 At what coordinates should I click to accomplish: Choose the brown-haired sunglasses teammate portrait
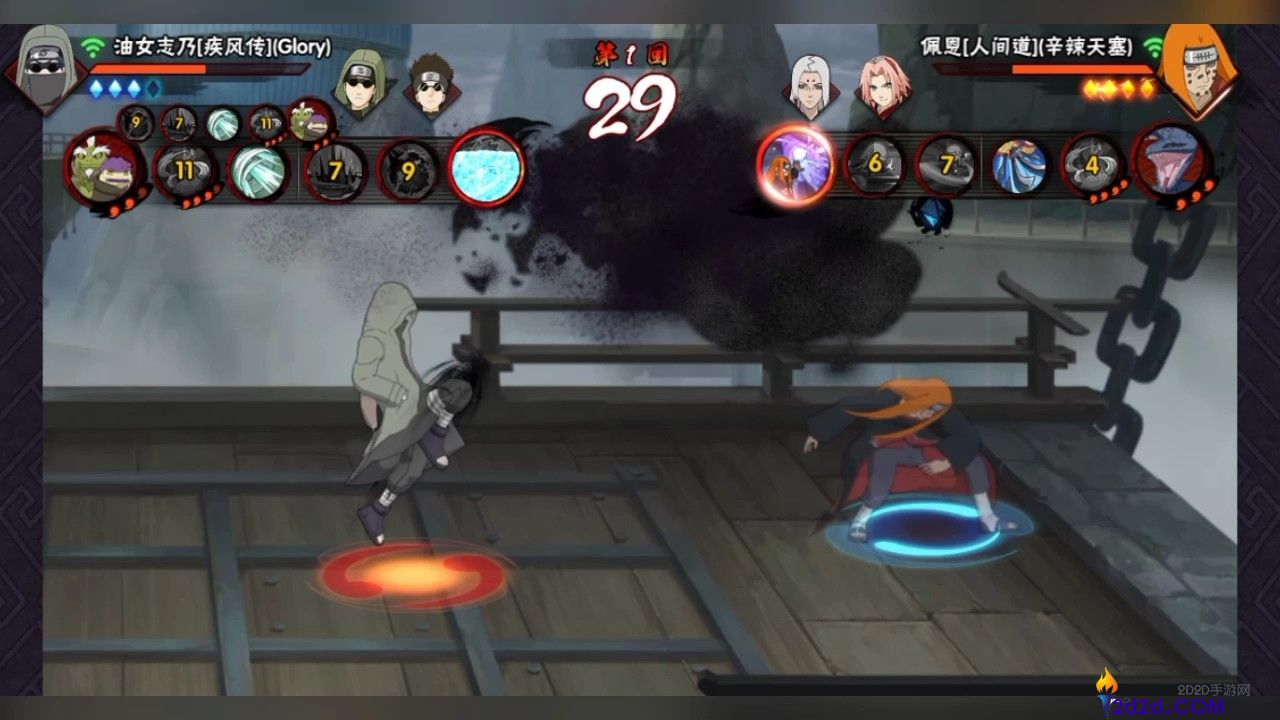click(x=432, y=84)
